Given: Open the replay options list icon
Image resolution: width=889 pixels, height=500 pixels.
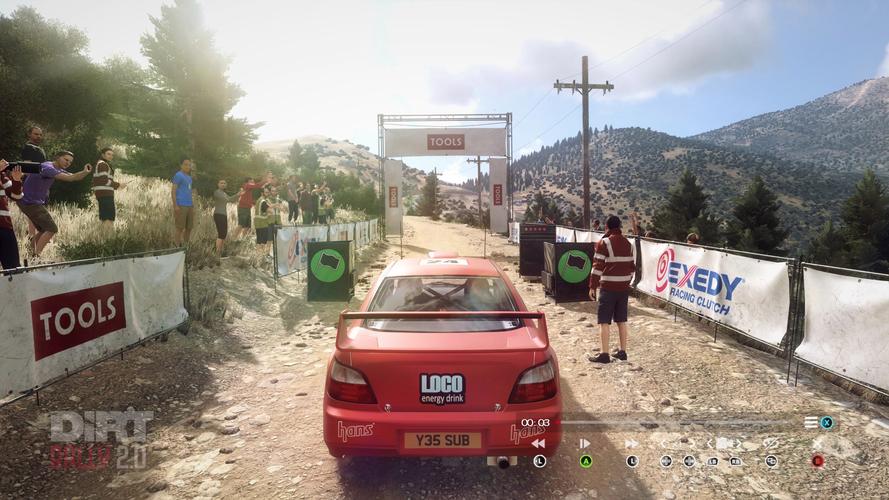Looking at the screenshot, I should tap(811, 422).
